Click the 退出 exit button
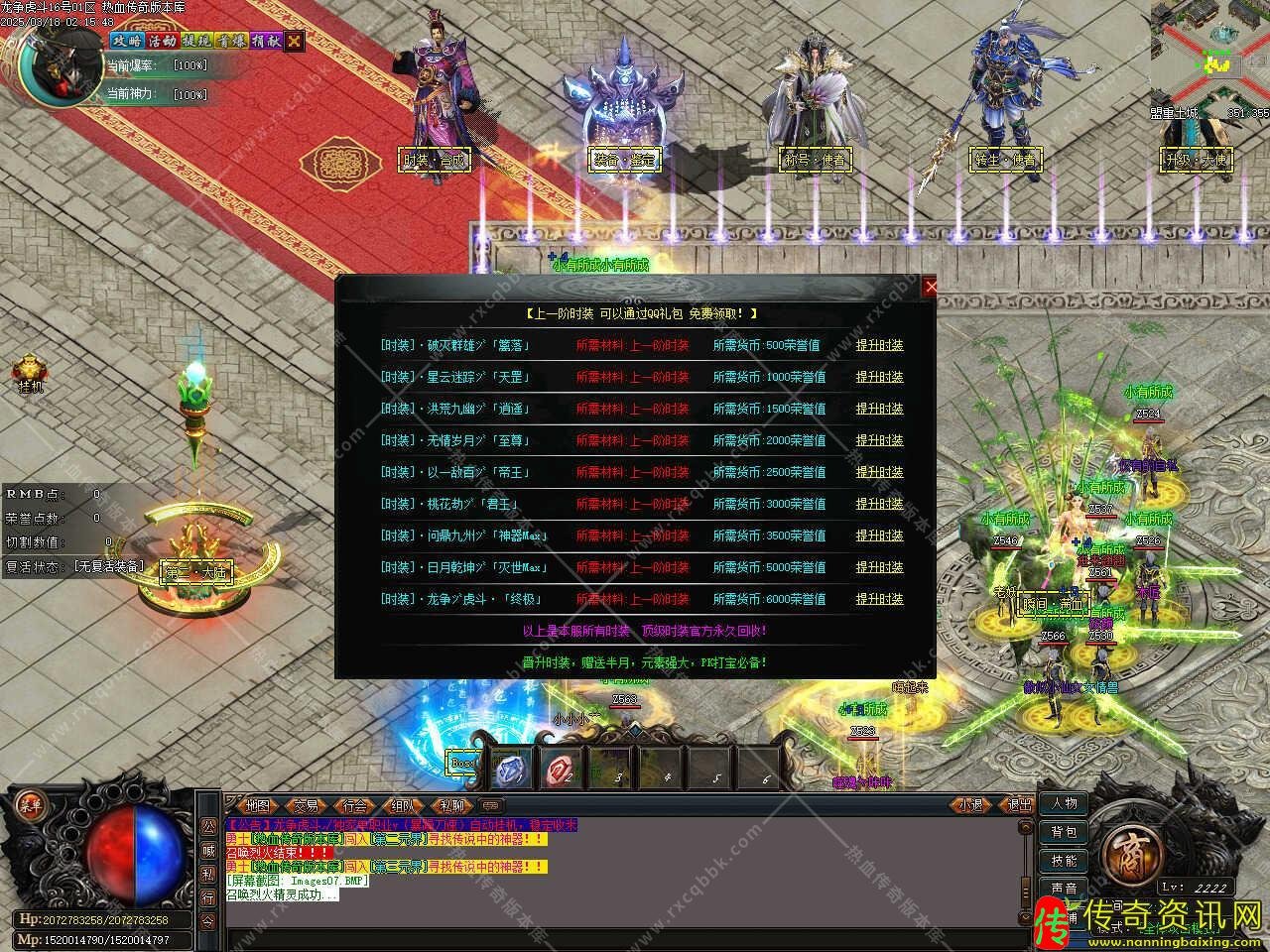 (x=1018, y=805)
